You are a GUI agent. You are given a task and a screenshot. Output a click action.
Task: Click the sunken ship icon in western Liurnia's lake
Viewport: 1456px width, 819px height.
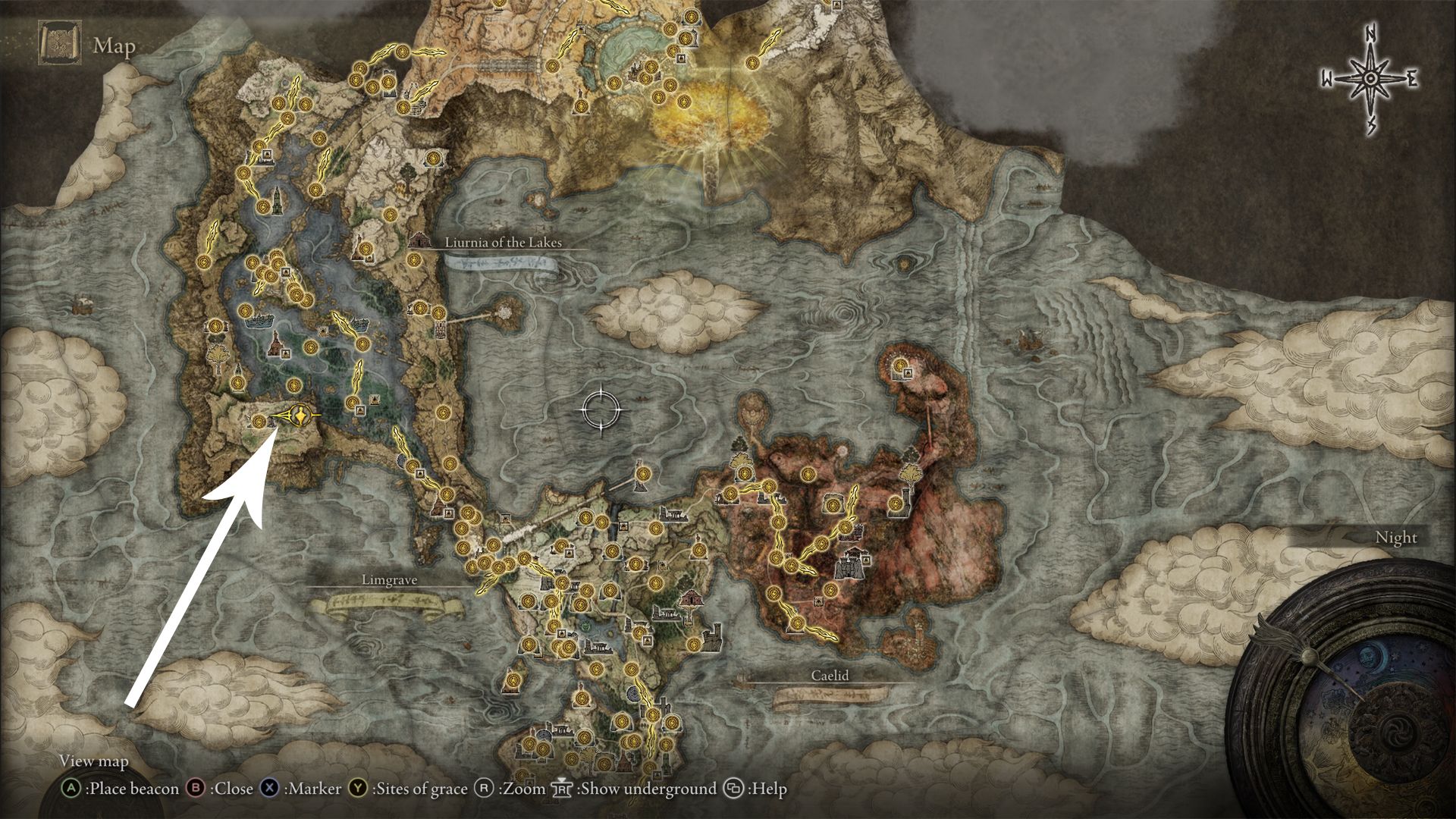coord(259,321)
